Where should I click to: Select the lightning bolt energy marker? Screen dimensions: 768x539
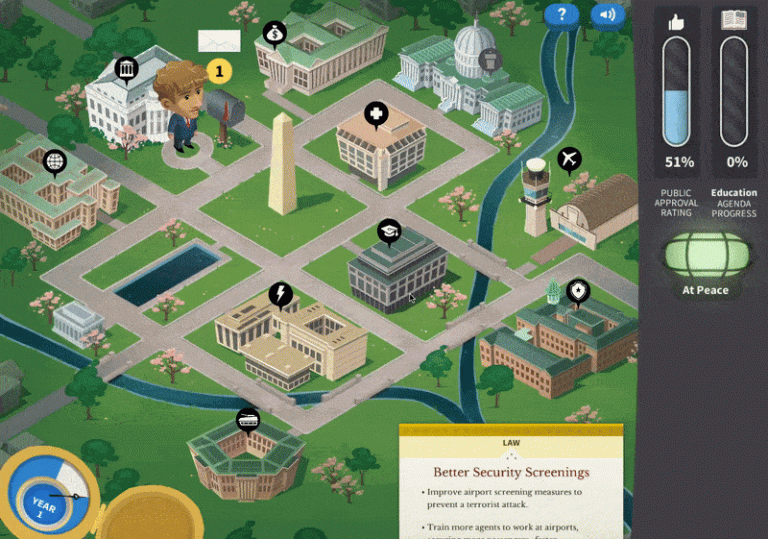click(x=281, y=294)
